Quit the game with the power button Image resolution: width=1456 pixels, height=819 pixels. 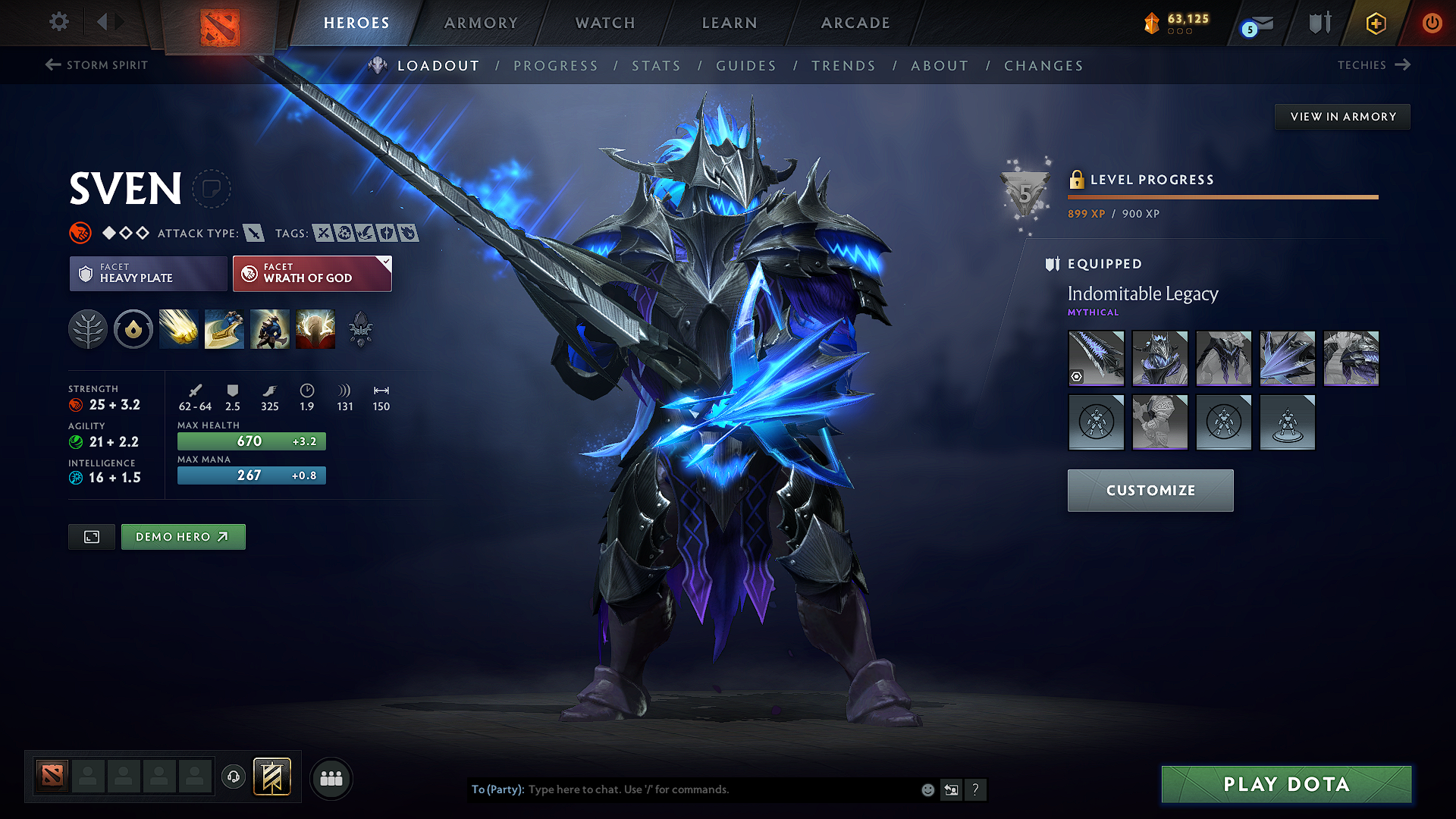pyautogui.click(x=1432, y=23)
